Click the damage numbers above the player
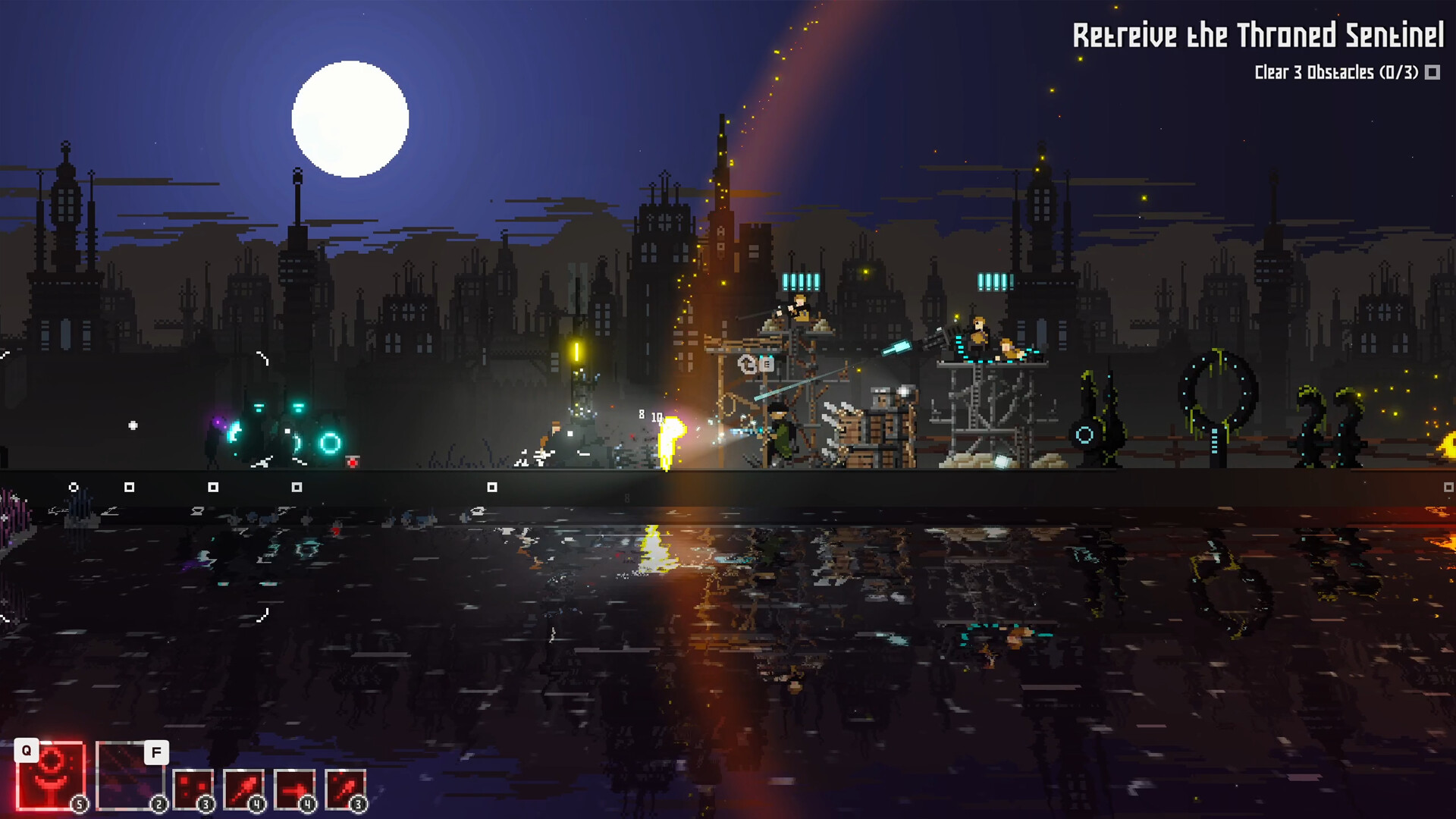 click(x=649, y=416)
